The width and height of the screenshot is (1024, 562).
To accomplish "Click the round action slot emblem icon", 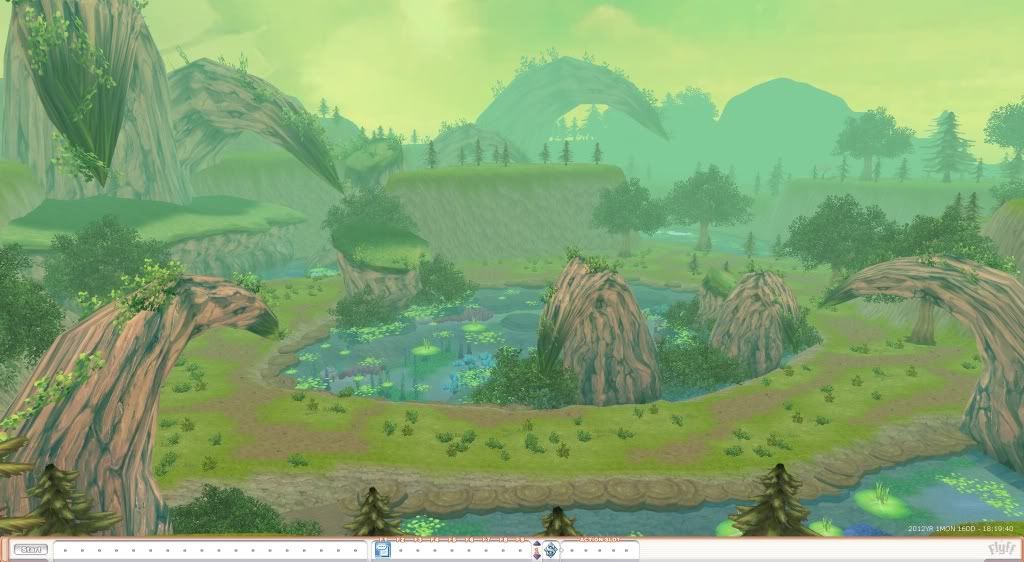I will point(550,549).
